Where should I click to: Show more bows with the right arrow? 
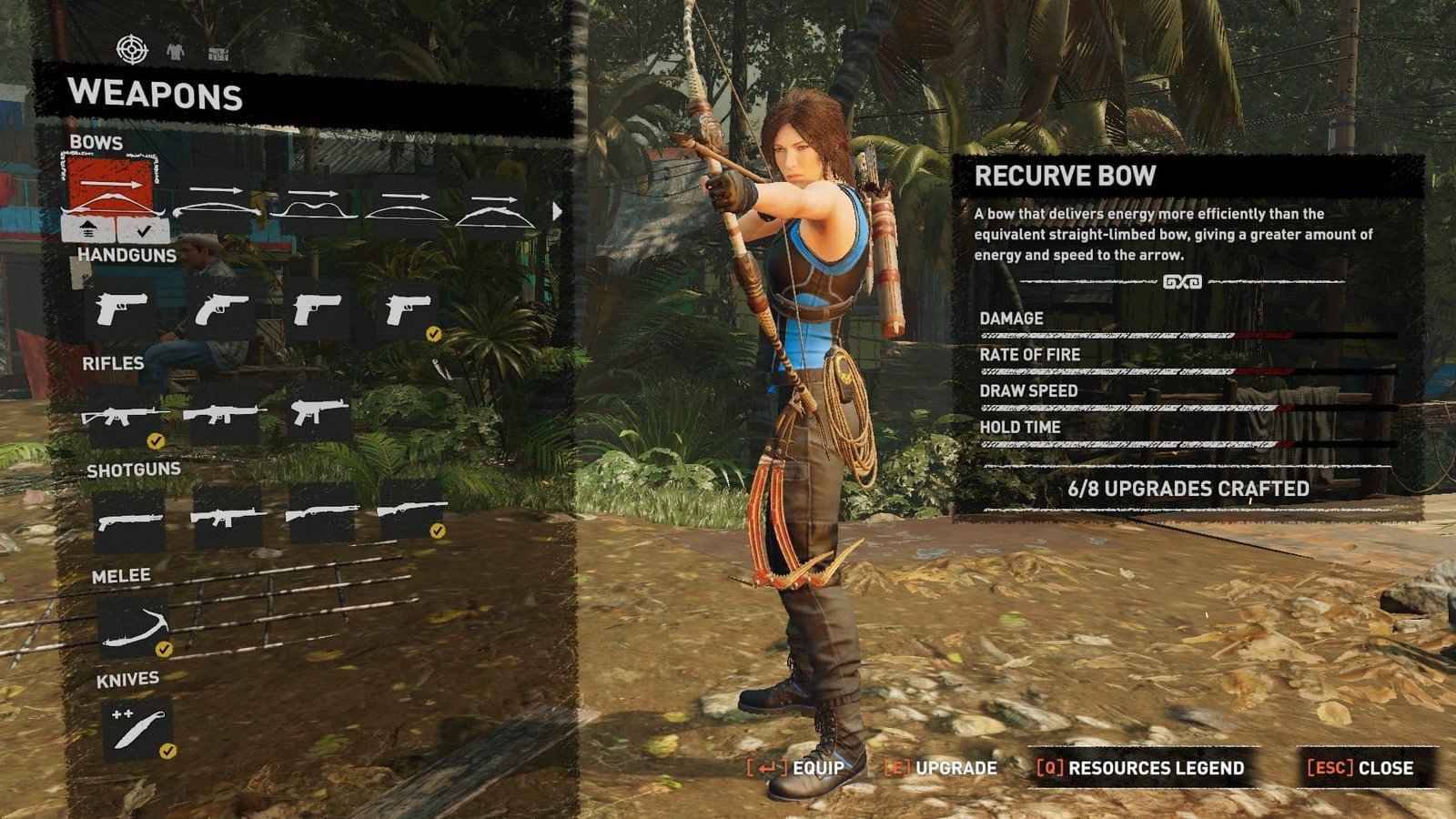[557, 212]
